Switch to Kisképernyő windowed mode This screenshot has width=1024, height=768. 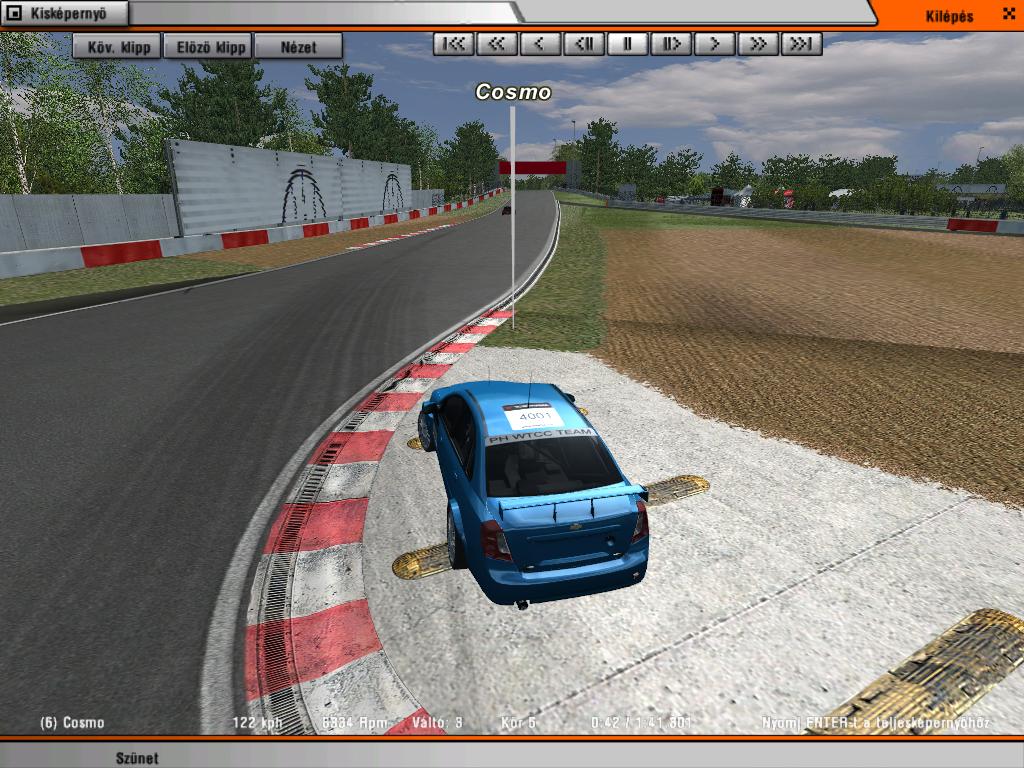tap(66, 13)
